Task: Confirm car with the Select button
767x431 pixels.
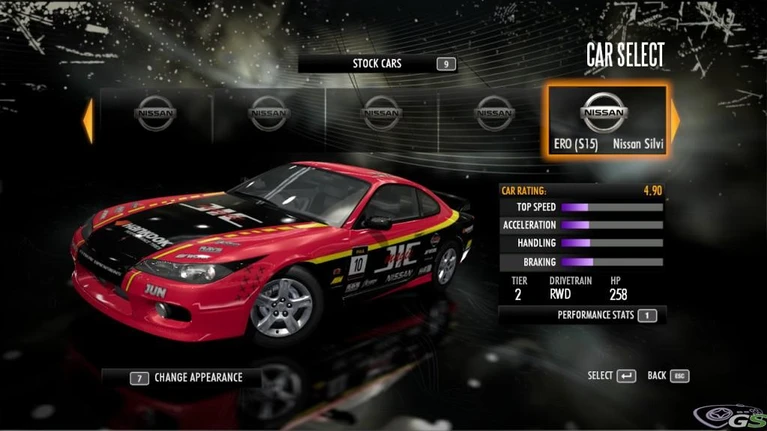Action: point(611,376)
